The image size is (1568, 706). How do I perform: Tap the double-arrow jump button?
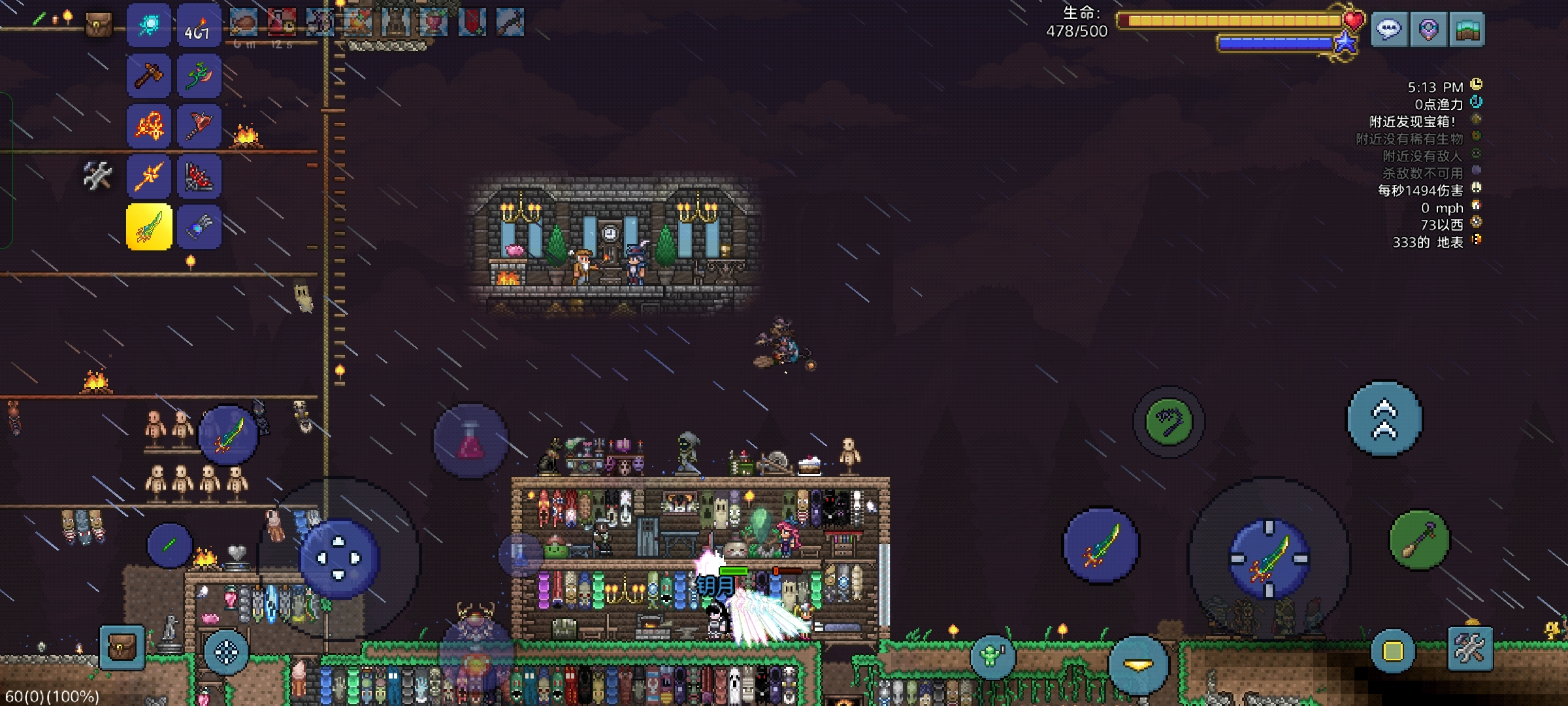click(1384, 419)
